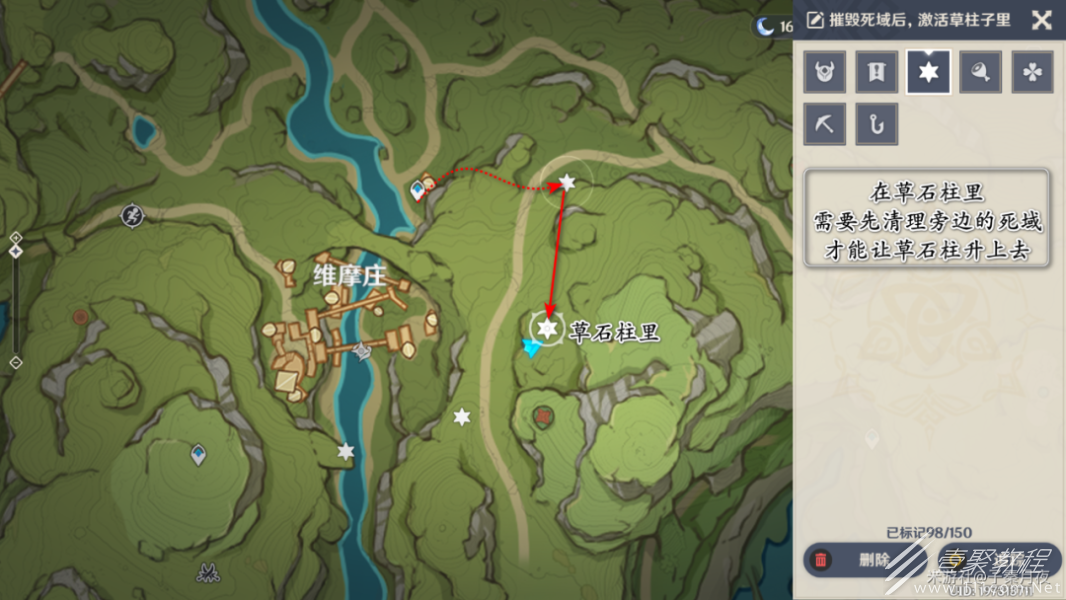
Task: Select the star pin on the river bank
Action: pyautogui.click(x=346, y=452)
